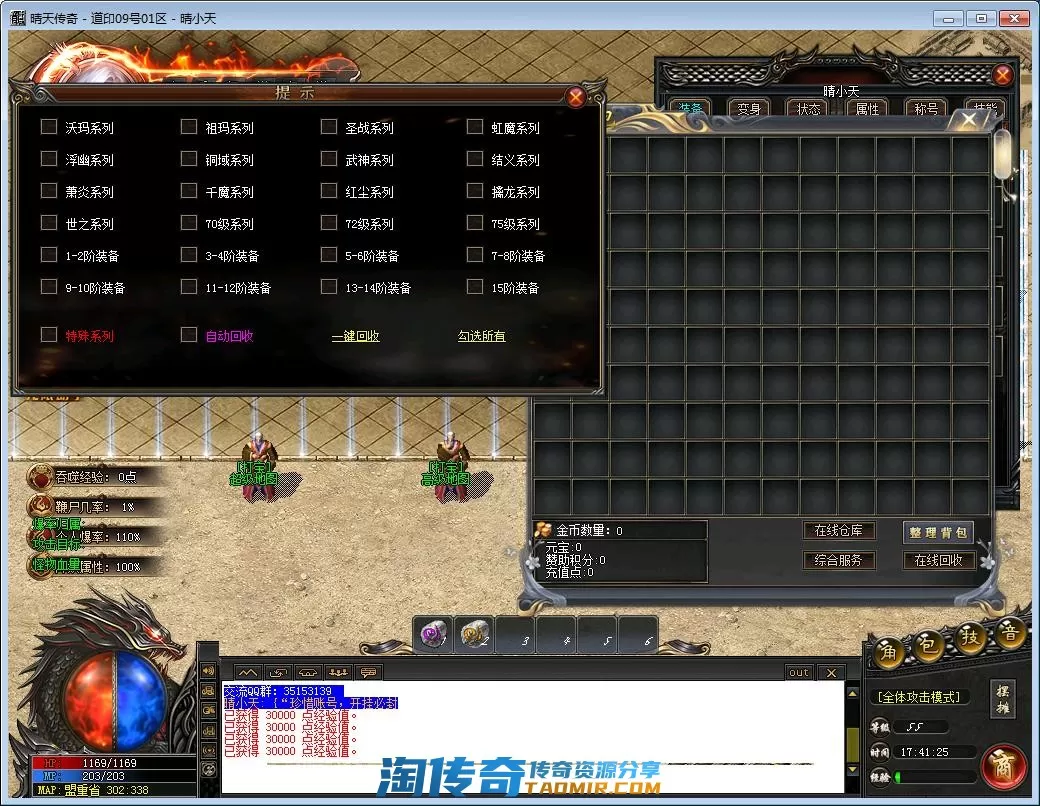
Task: Check the 祖玛系列 option
Action: [189, 127]
